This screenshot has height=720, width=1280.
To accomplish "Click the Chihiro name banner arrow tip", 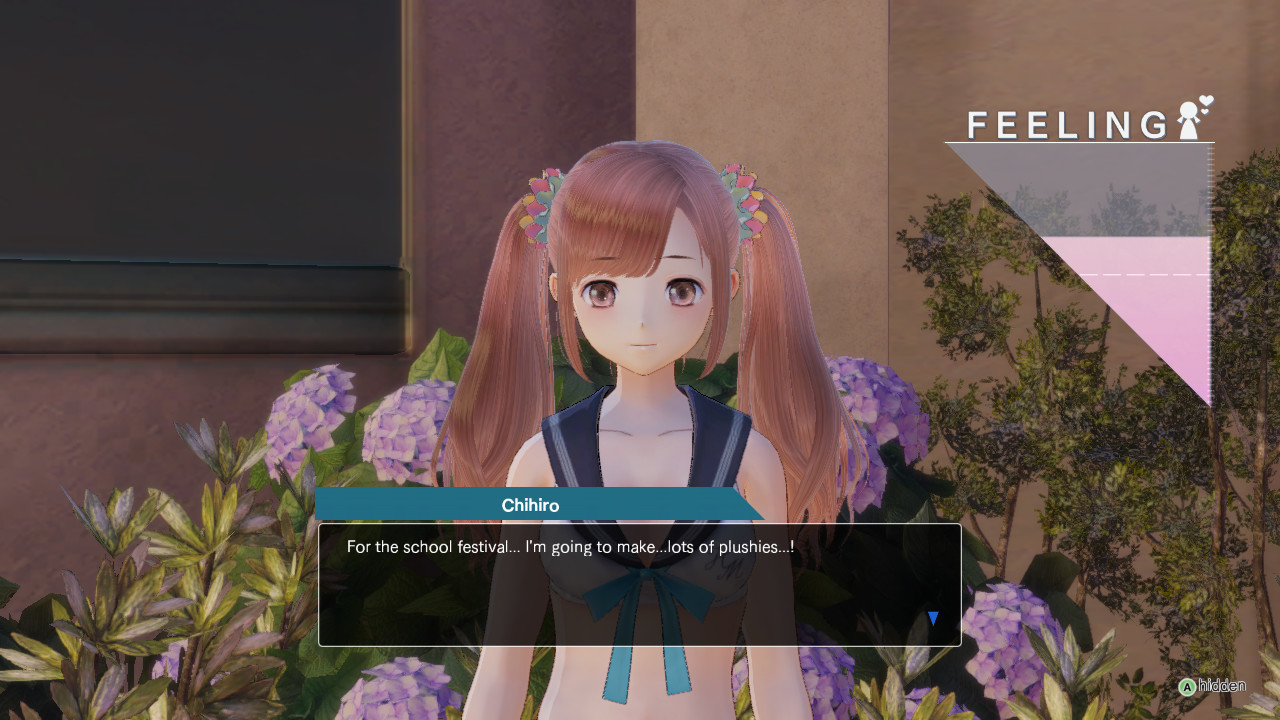I will coord(760,506).
